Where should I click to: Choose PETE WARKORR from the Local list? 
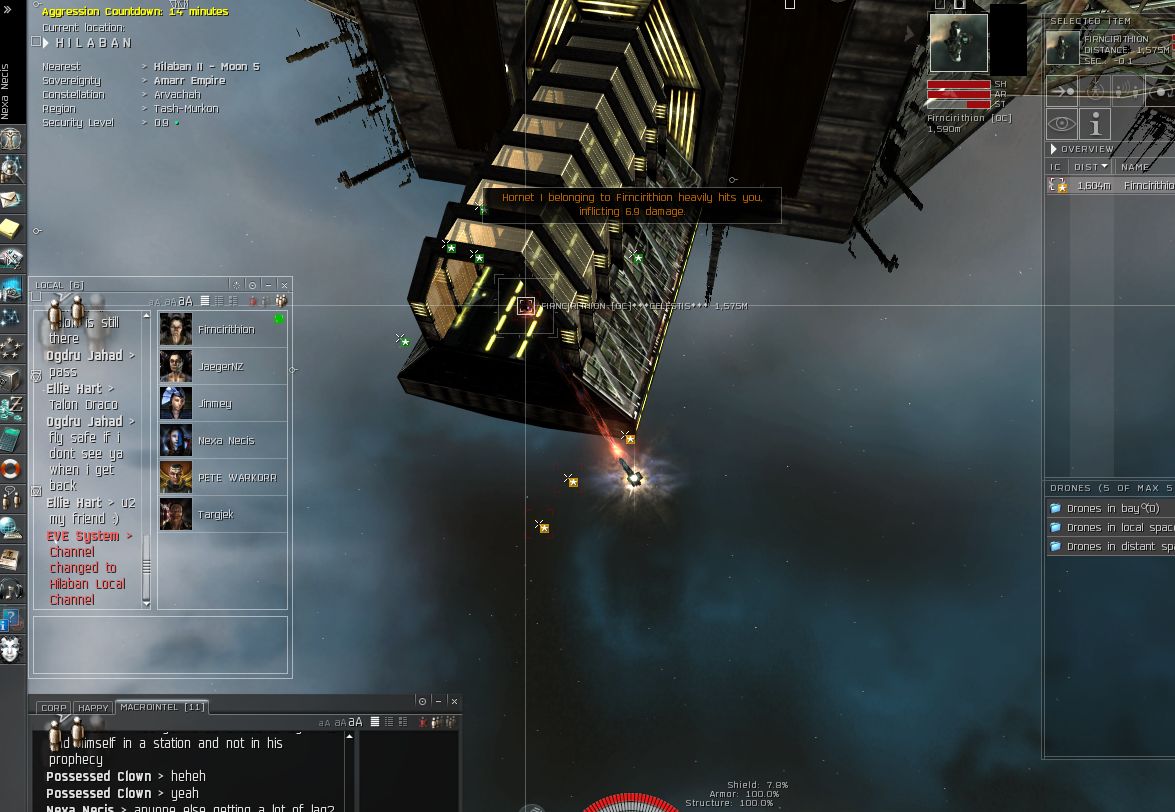[x=237, y=477]
